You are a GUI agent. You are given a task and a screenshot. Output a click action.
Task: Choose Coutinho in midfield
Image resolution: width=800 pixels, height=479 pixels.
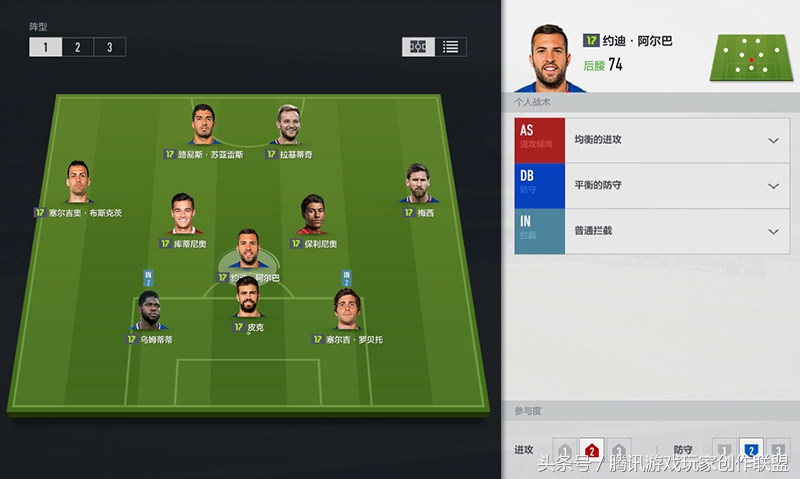click(x=182, y=215)
